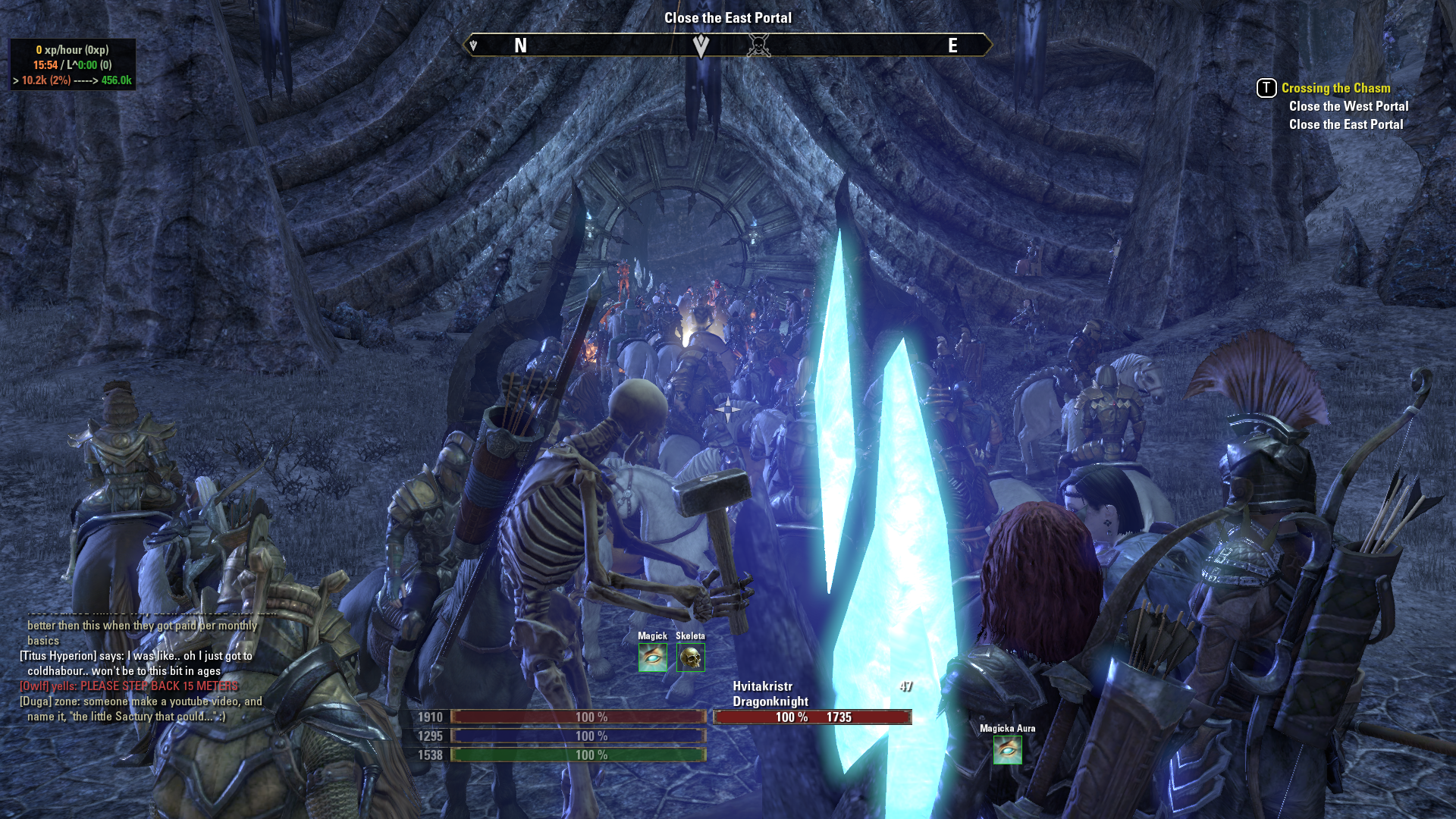Image resolution: width=1456 pixels, height=819 pixels.
Task: Click the Magicka buff eye icon
Action: click(652, 657)
